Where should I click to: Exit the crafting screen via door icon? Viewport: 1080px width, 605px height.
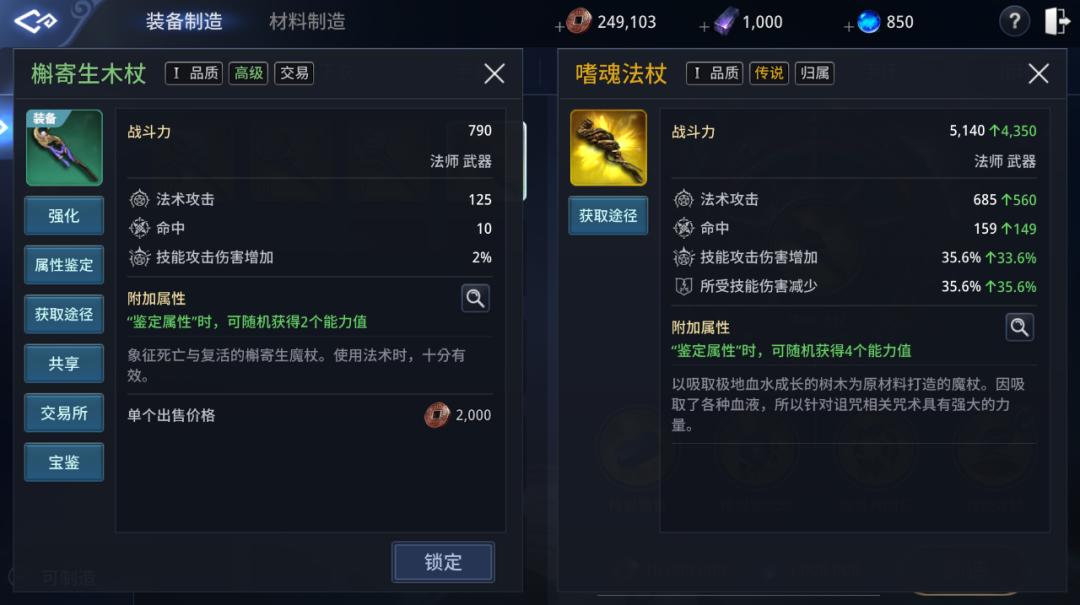pyautogui.click(x=1057, y=21)
